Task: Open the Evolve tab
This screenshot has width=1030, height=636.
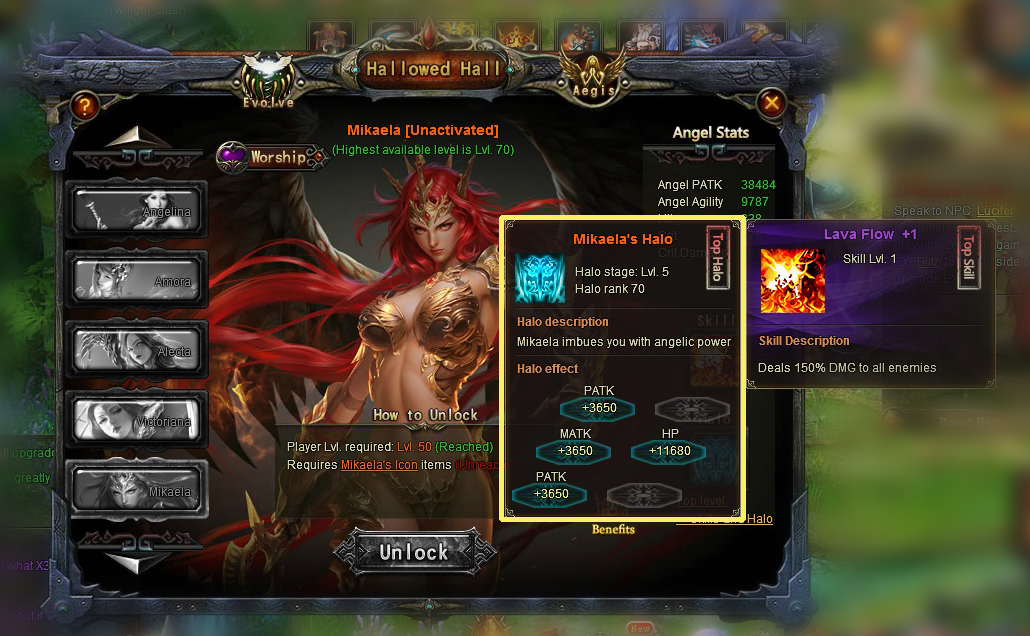Action: point(268,82)
